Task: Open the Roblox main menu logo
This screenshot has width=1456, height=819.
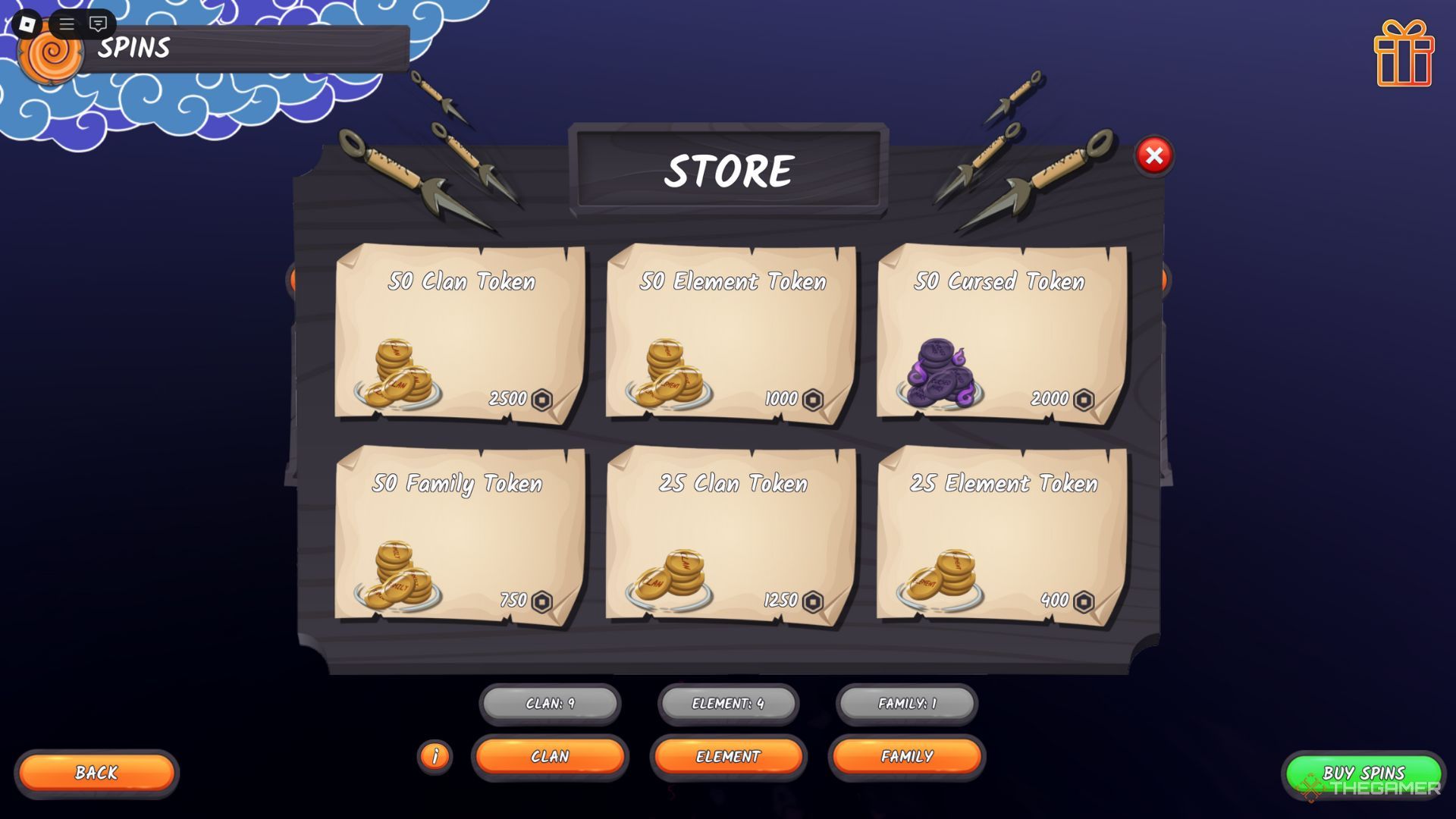Action: tap(27, 24)
